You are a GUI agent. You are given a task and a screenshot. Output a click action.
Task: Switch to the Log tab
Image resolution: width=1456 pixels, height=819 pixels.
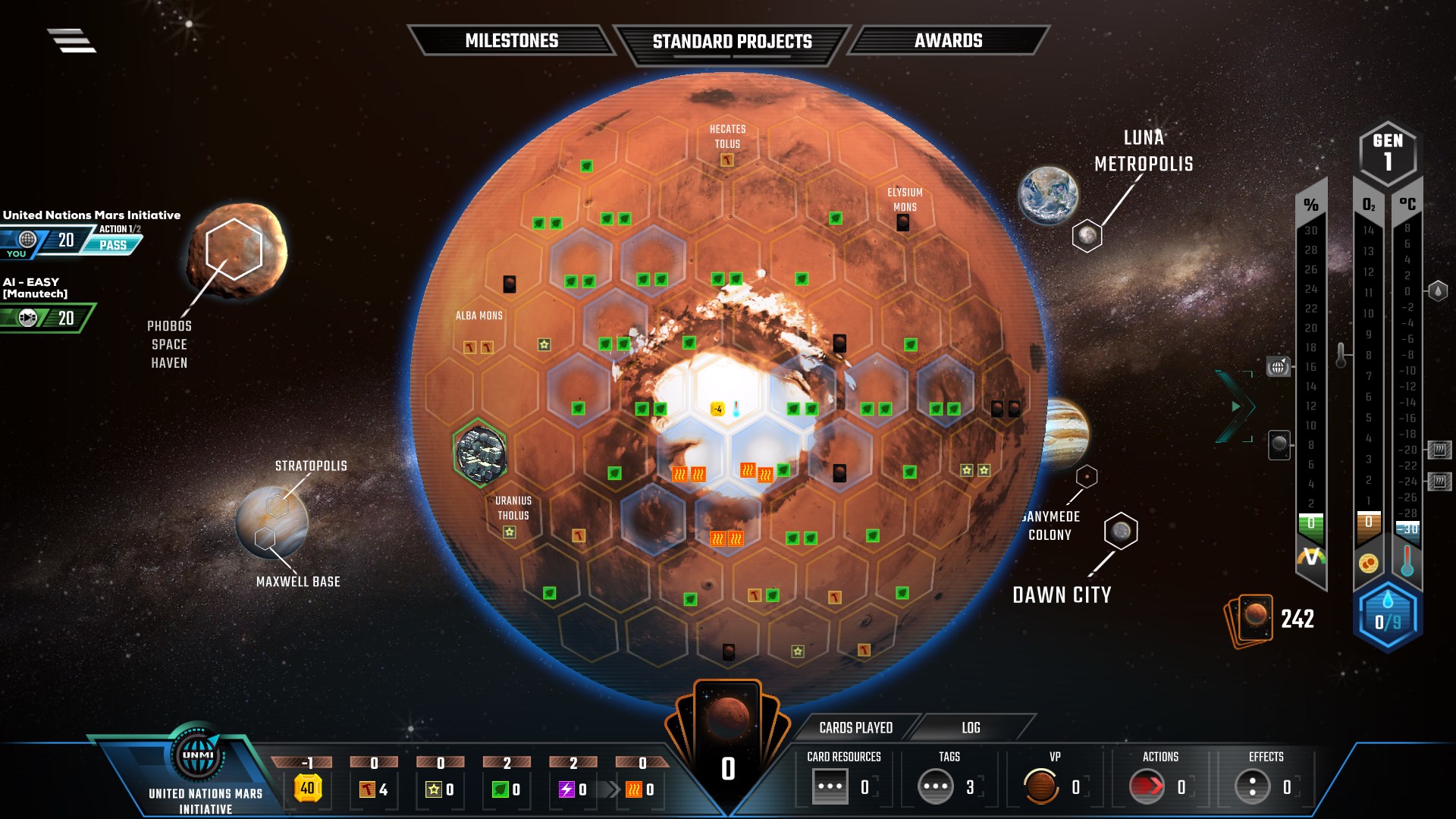tap(971, 728)
